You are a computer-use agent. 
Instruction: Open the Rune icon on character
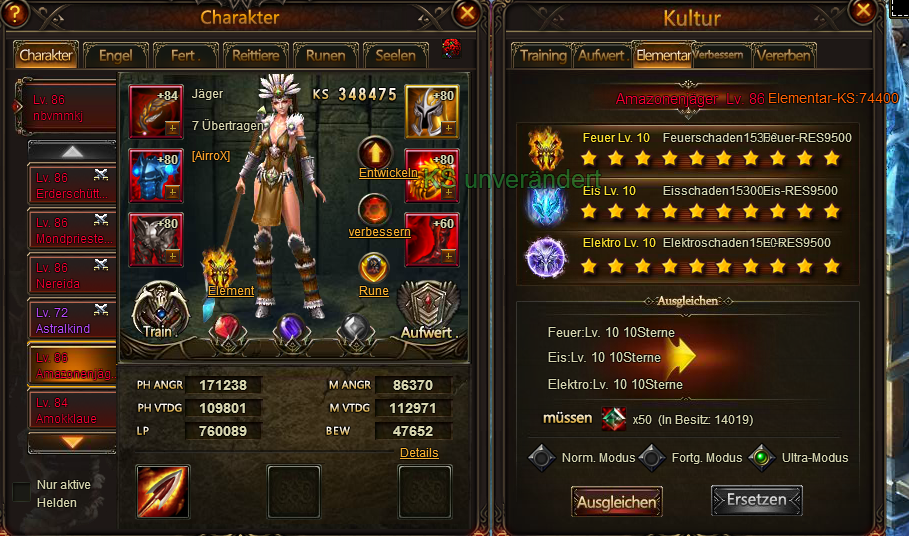click(x=374, y=268)
